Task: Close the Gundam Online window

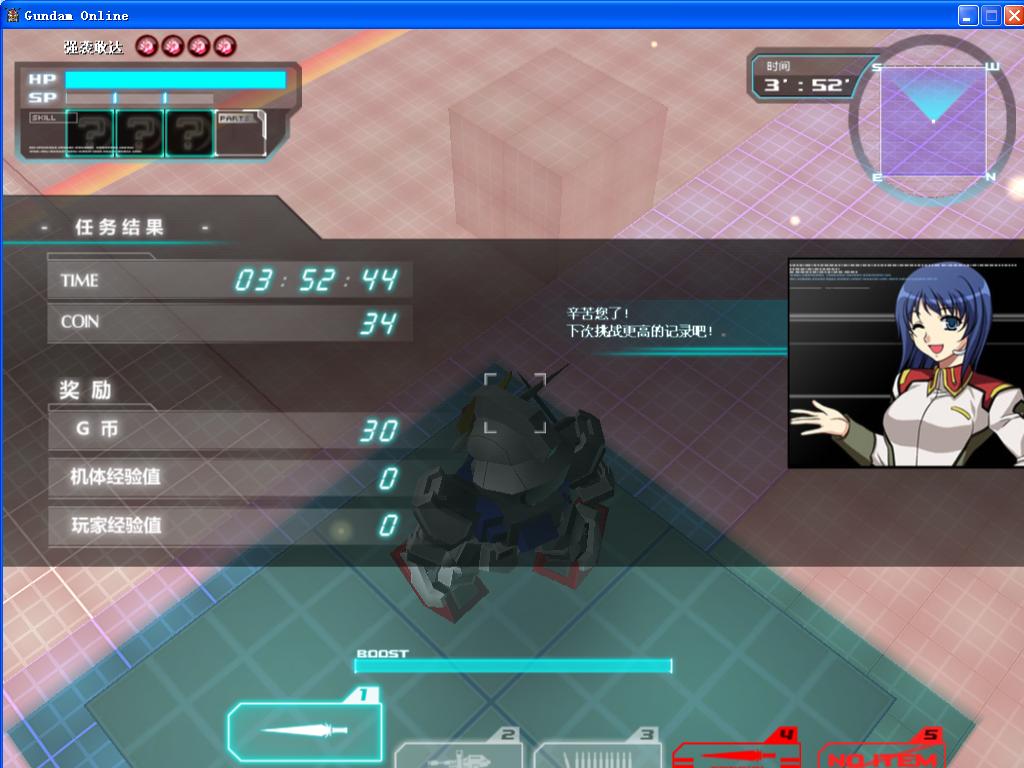Action: click(1011, 15)
